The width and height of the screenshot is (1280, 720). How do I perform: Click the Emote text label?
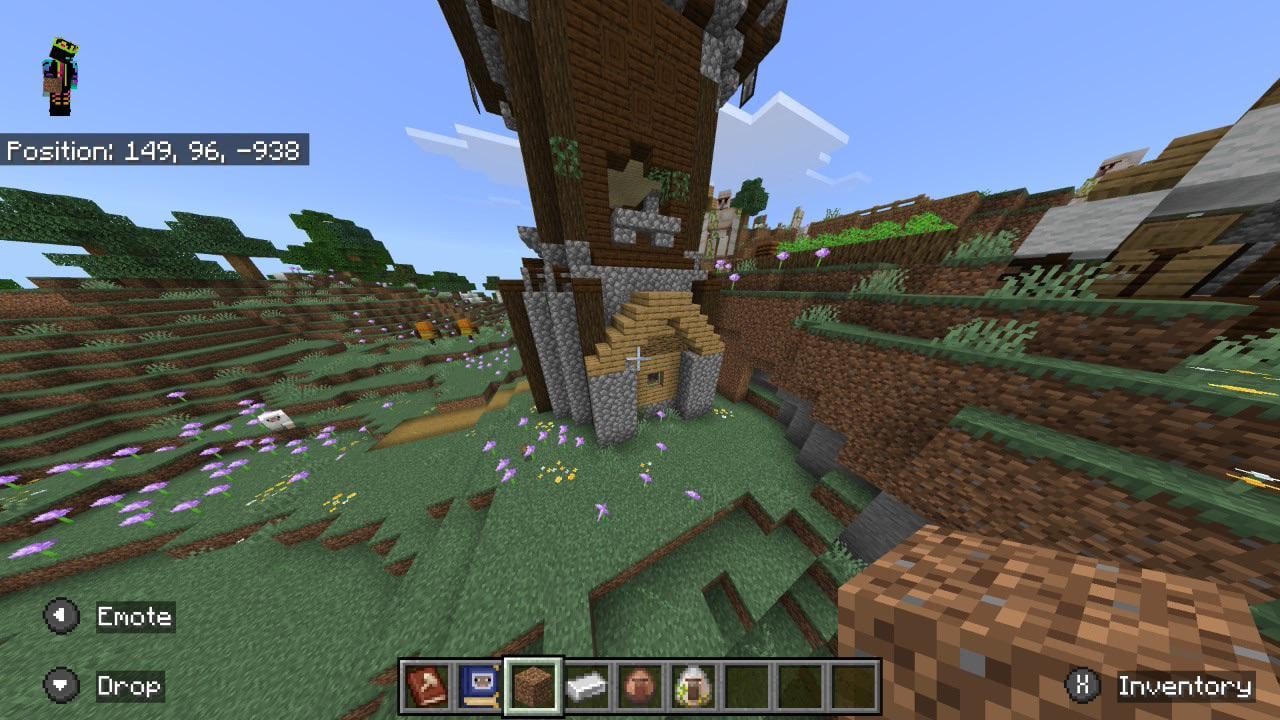click(135, 617)
